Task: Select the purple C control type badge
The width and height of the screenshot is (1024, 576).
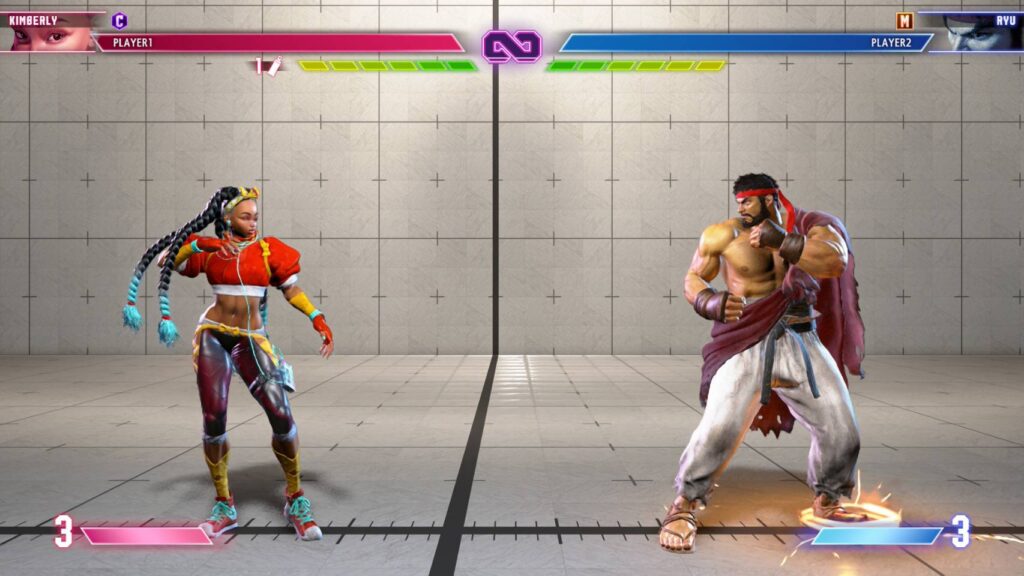Action: [x=120, y=20]
